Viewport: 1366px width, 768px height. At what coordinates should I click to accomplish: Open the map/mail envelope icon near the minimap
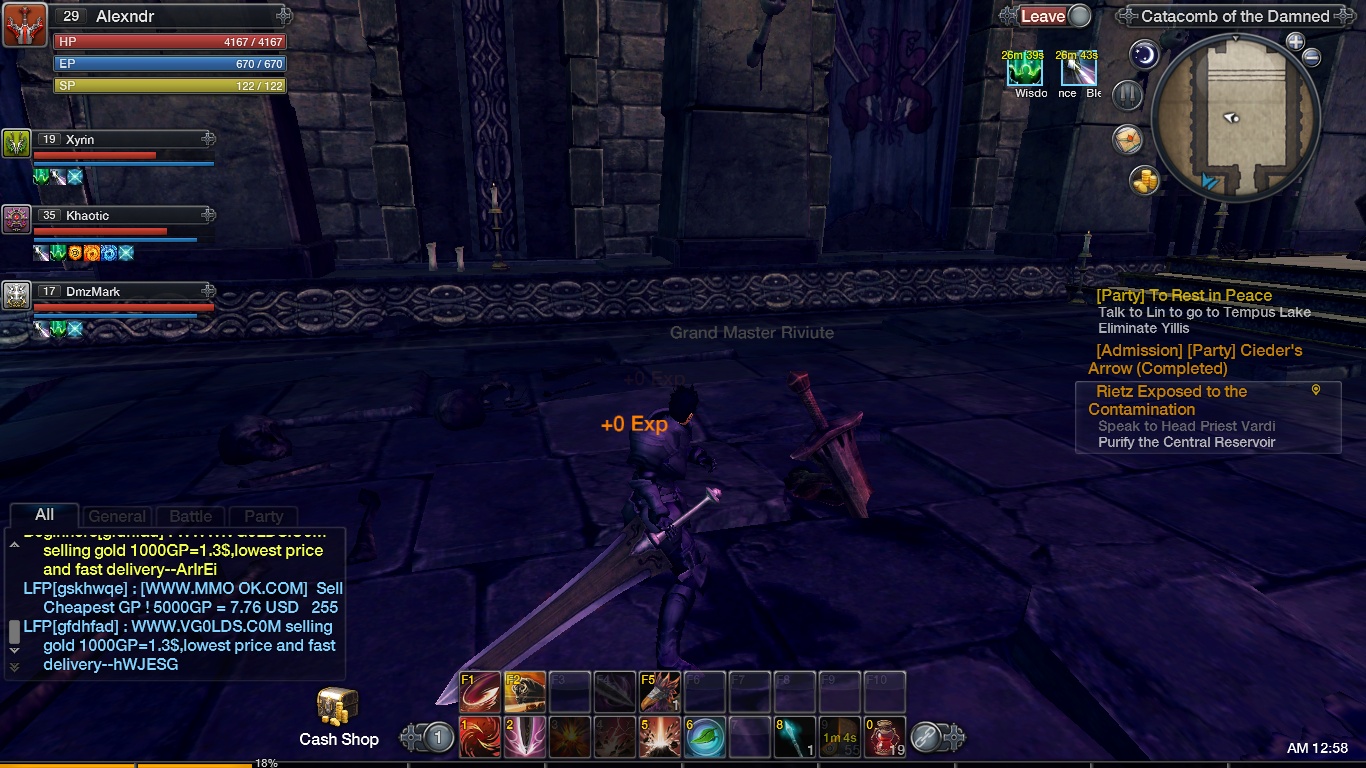pos(1128,140)
